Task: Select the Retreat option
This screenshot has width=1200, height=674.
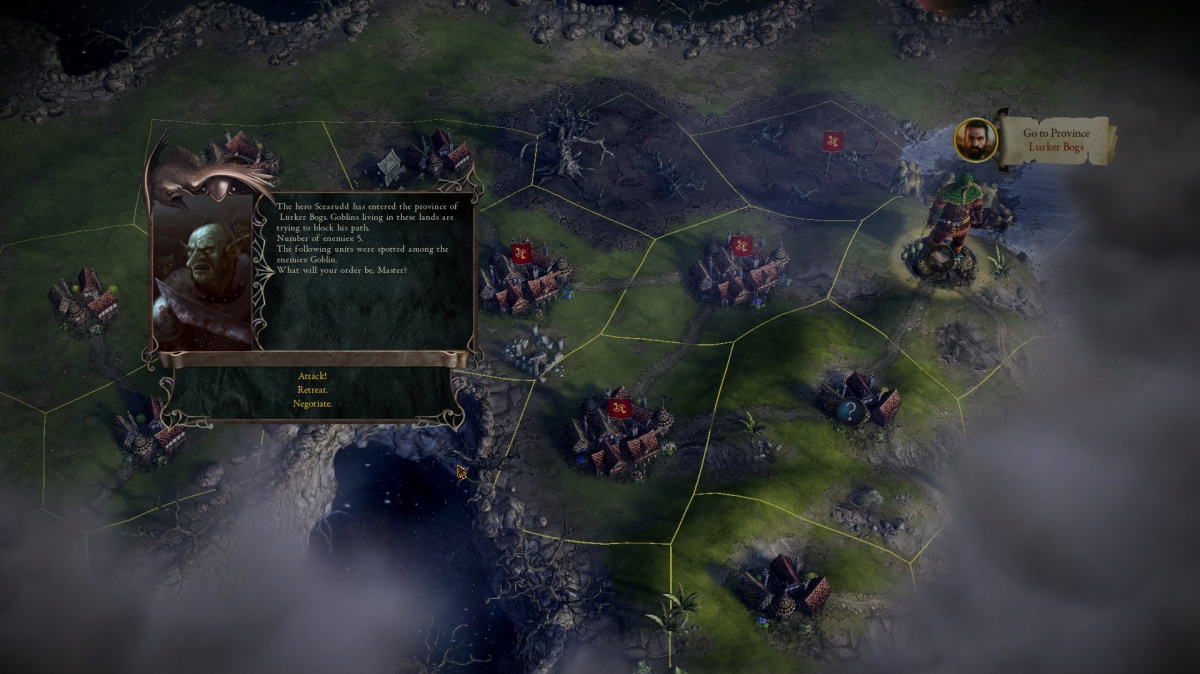Action: click(x=313, y=390)
